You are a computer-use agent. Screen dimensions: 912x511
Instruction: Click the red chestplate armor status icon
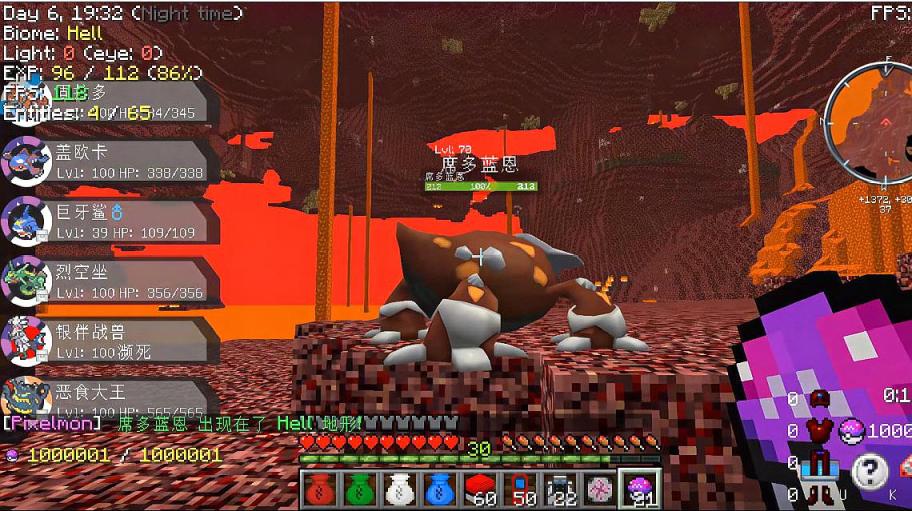(x=822, y=432)
